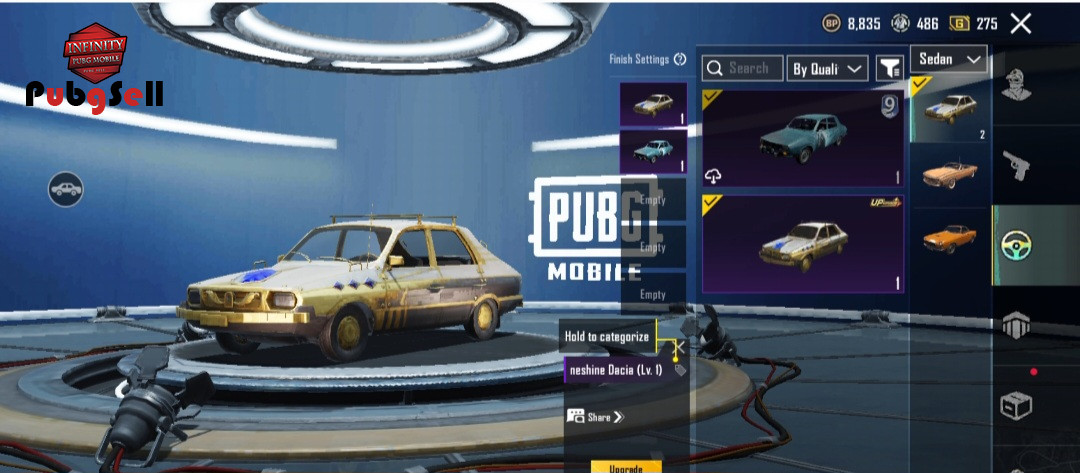The image size is (1080, 473).
Task: Choose the peach convertible vehicle thumbnail
Action: pos(949,174)
